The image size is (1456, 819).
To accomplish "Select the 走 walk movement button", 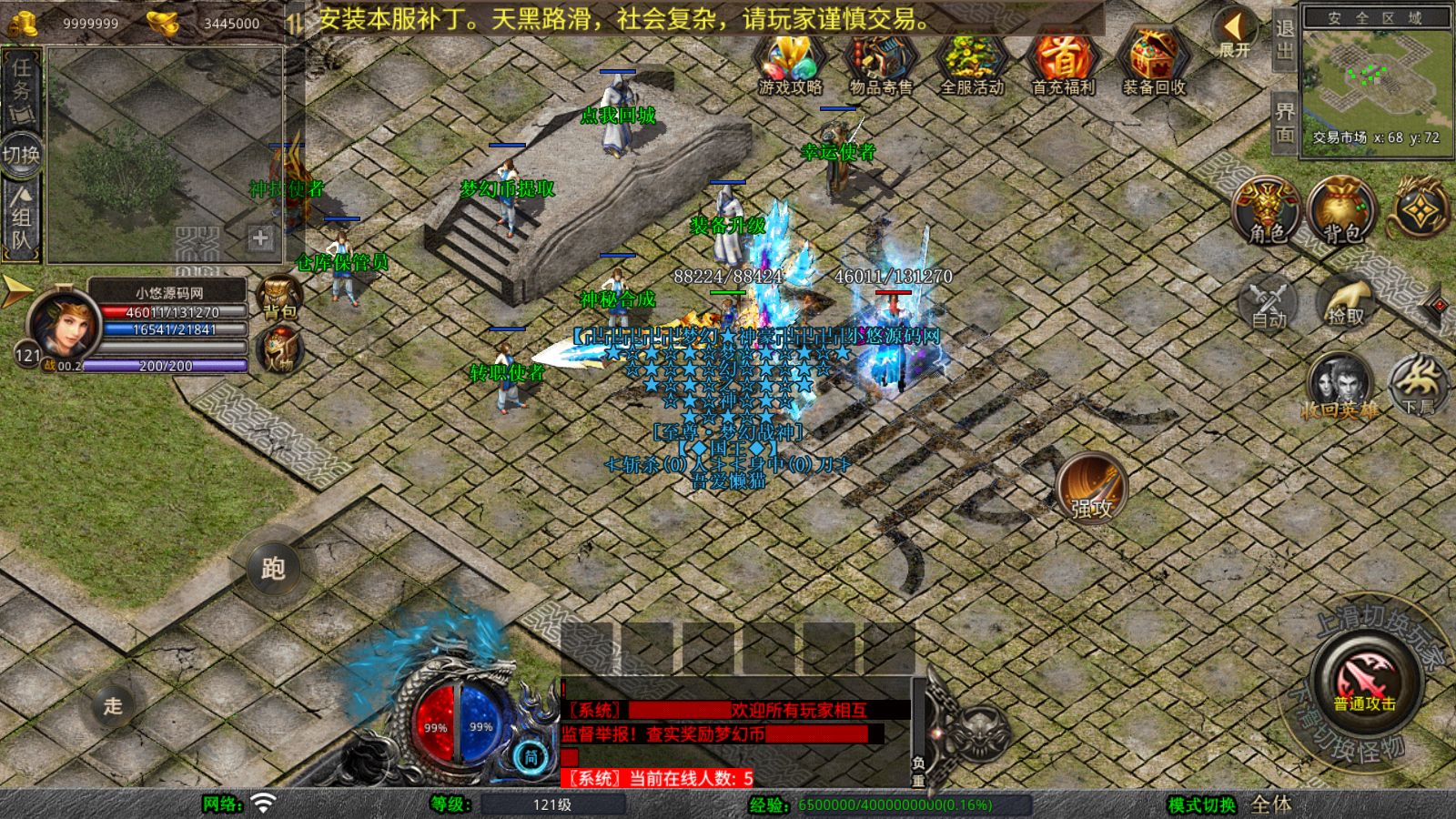I will pyautogui.click(x=113, y=705).
